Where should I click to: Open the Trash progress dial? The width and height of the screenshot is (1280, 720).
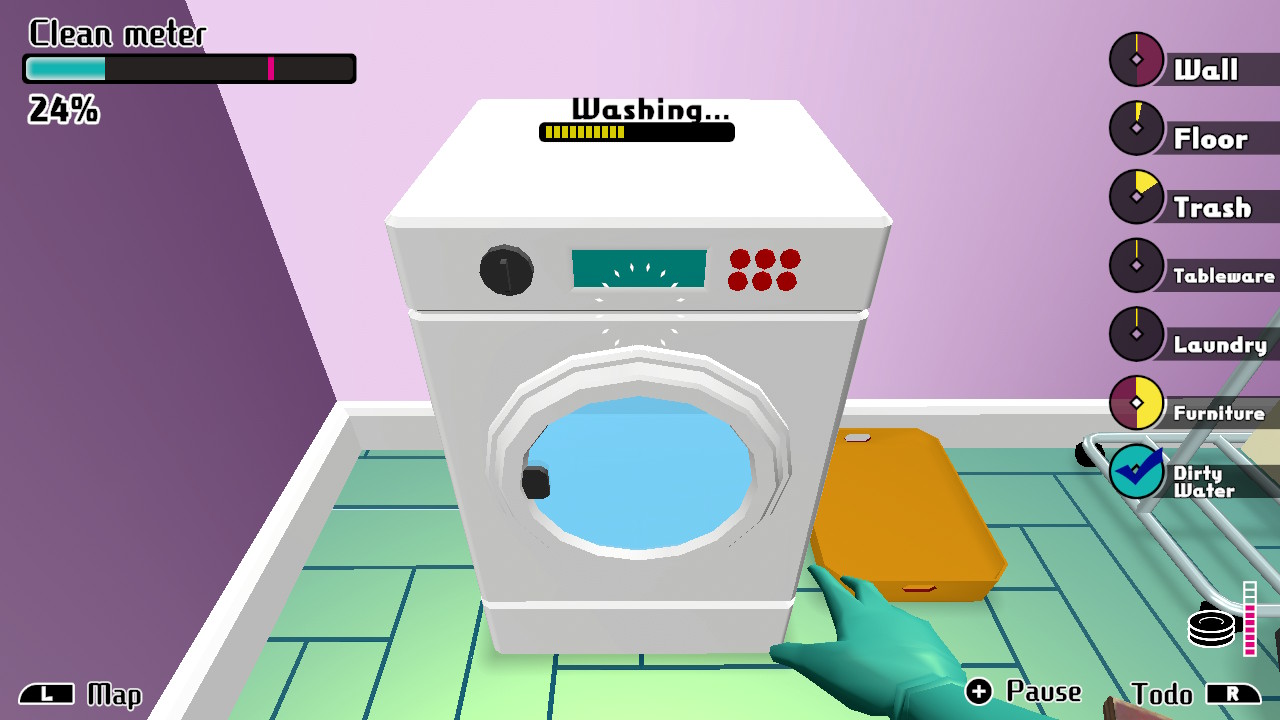tap(1136, 196)
